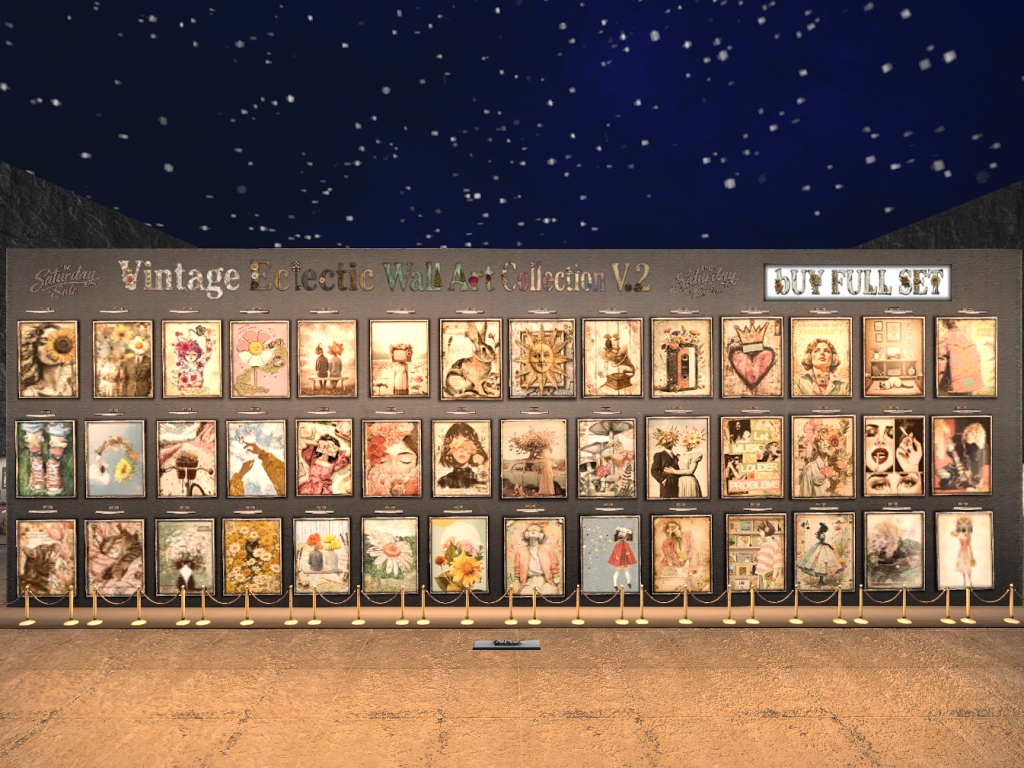Select the mushroom illustration artwork

(x=606, y=458)
